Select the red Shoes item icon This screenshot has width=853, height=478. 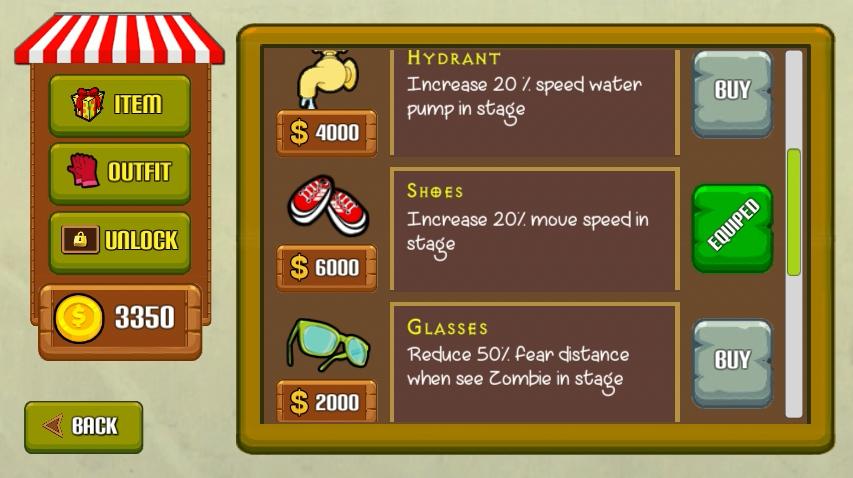pyautogui.click(x=328, y=205)
